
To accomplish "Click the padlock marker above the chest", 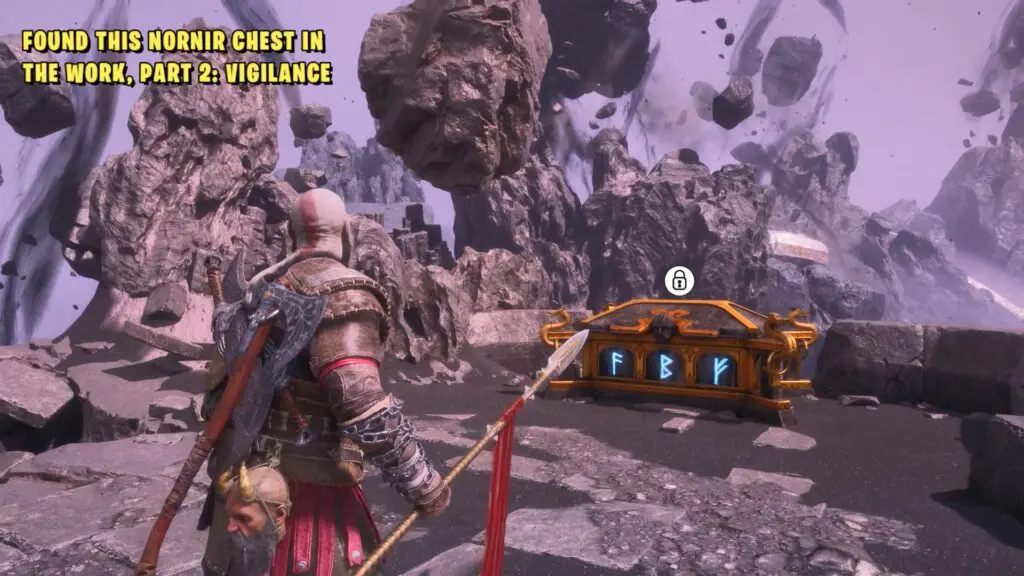I will [679, 281].
